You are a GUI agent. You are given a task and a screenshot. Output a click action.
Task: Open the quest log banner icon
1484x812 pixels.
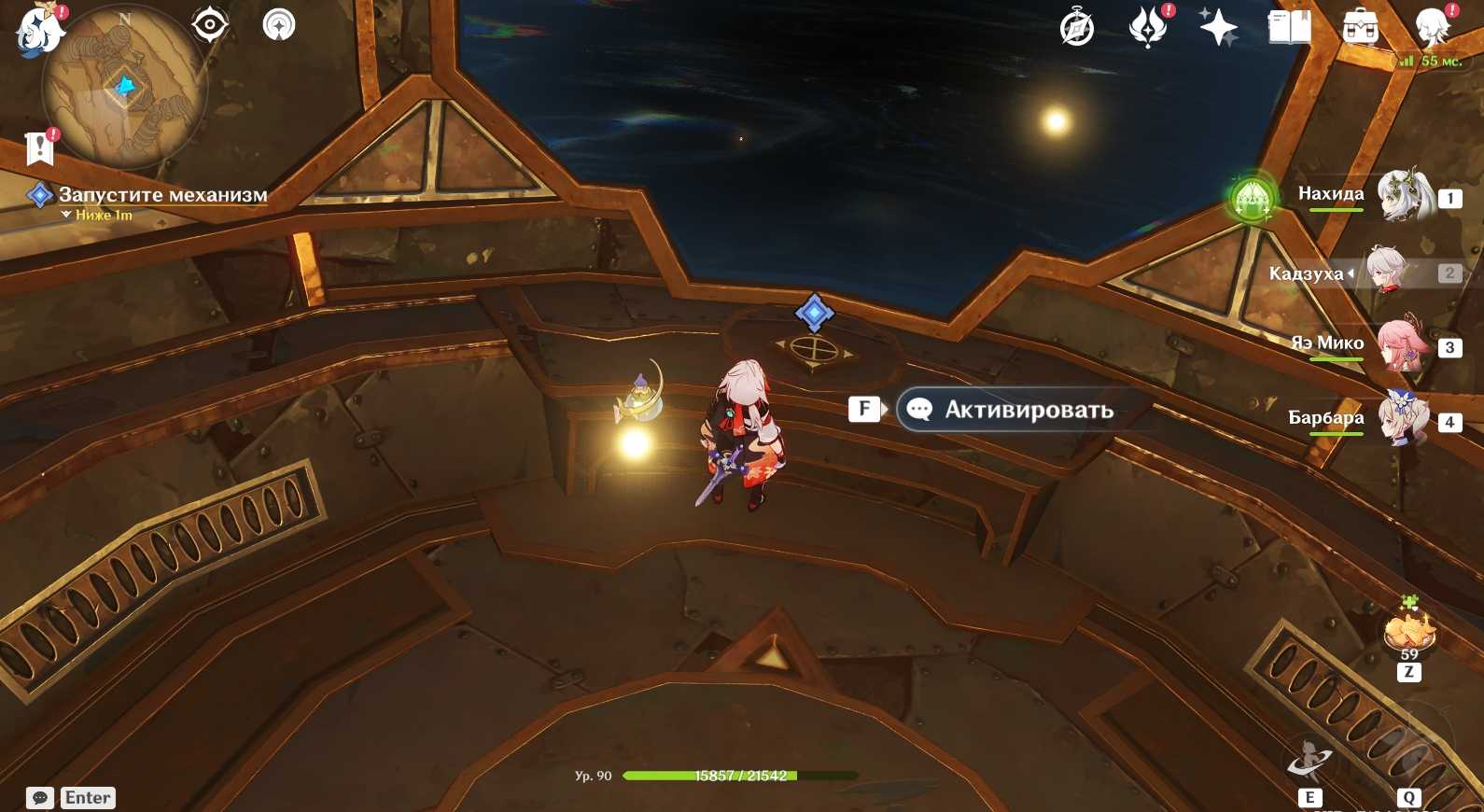39,147
